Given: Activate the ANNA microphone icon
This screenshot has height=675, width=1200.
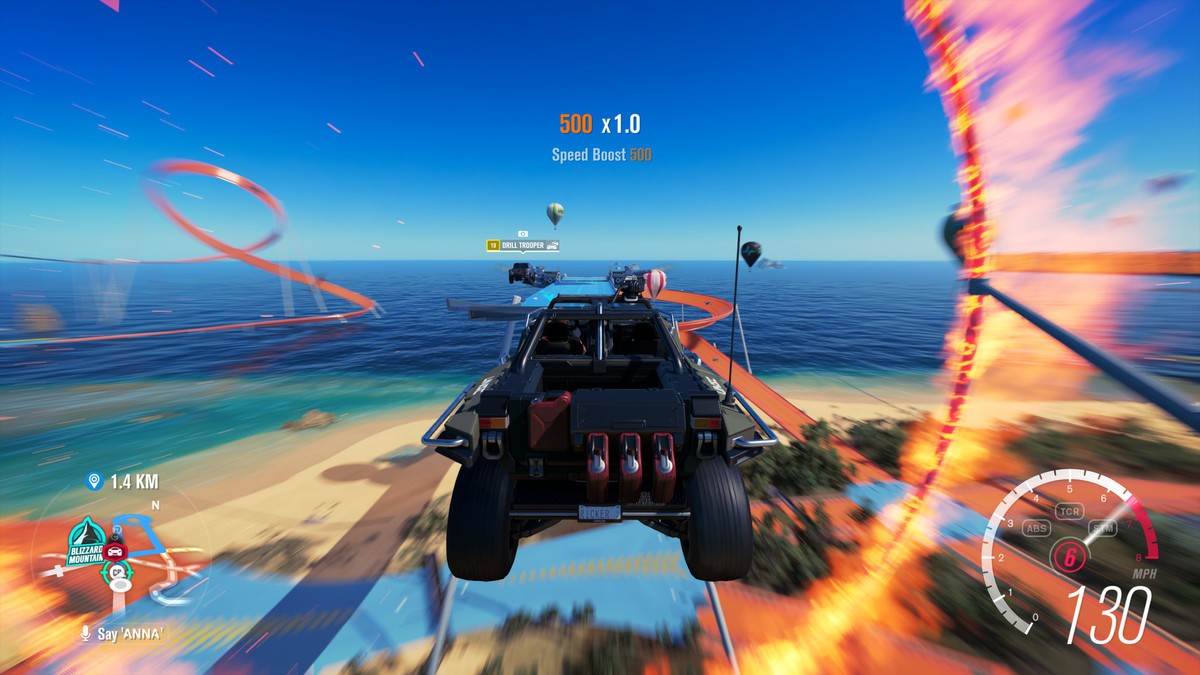Looking at the screenshot, I should coord(86,633).
